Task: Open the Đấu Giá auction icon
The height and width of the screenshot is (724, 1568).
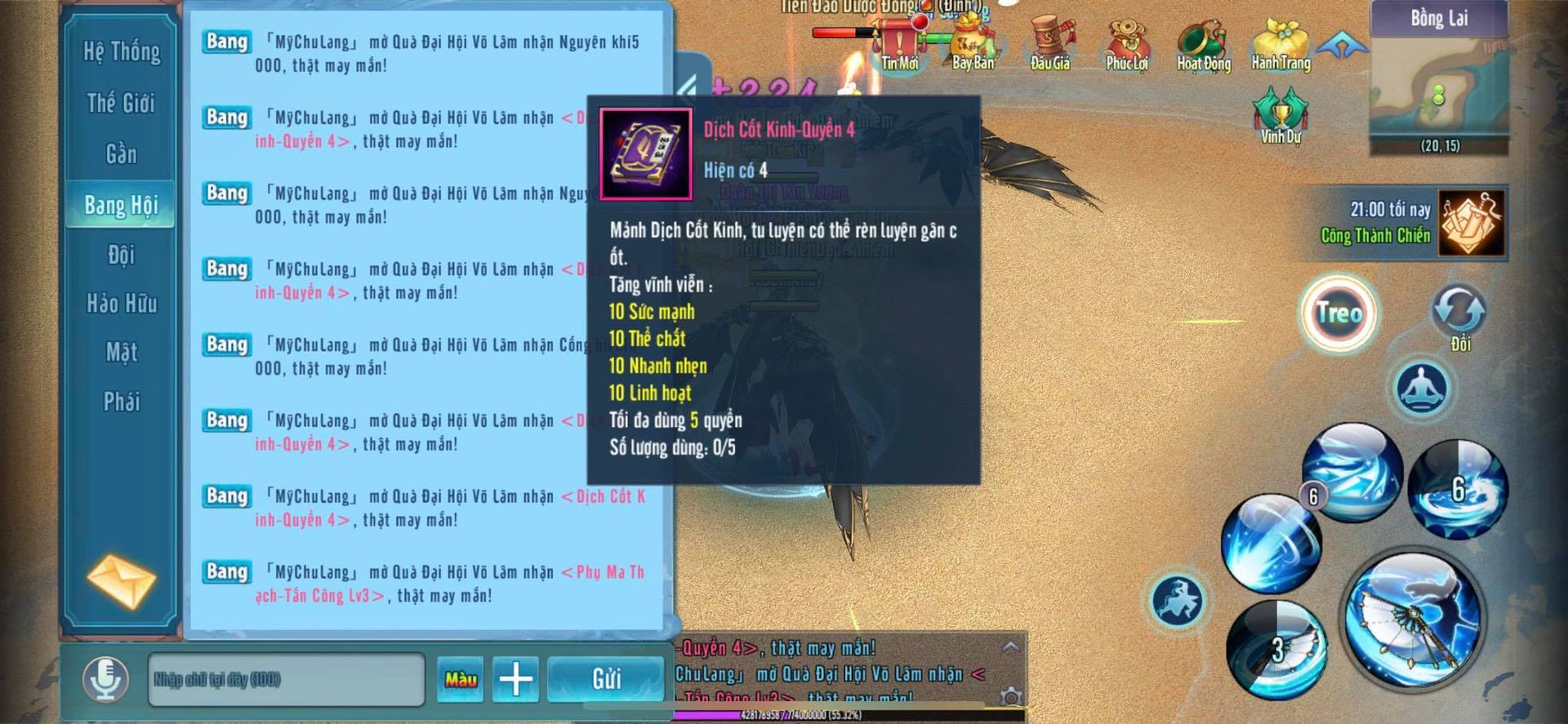Action: 1050,46
